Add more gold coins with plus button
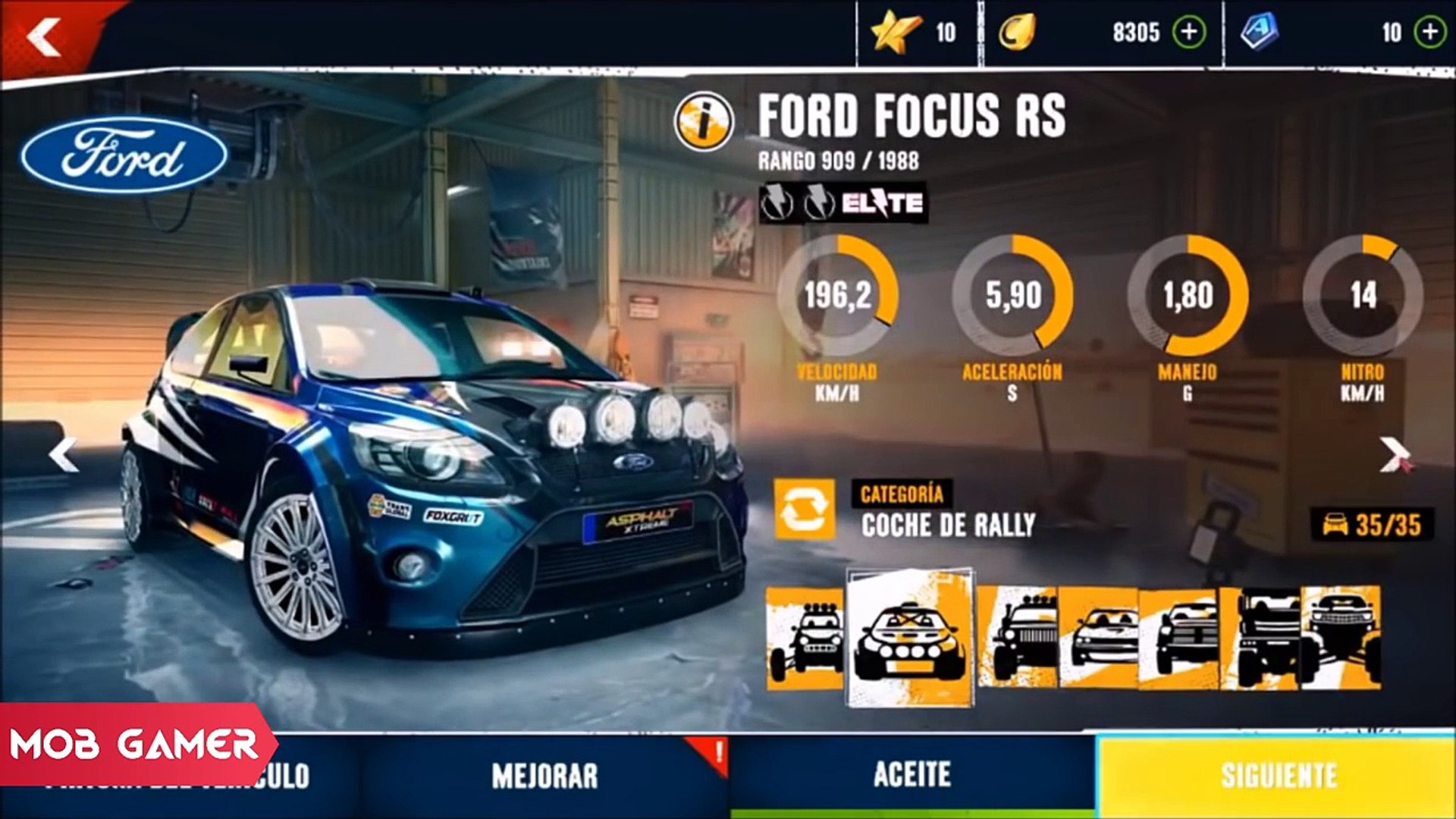1456x819 pixels. tap(1189, 33)
